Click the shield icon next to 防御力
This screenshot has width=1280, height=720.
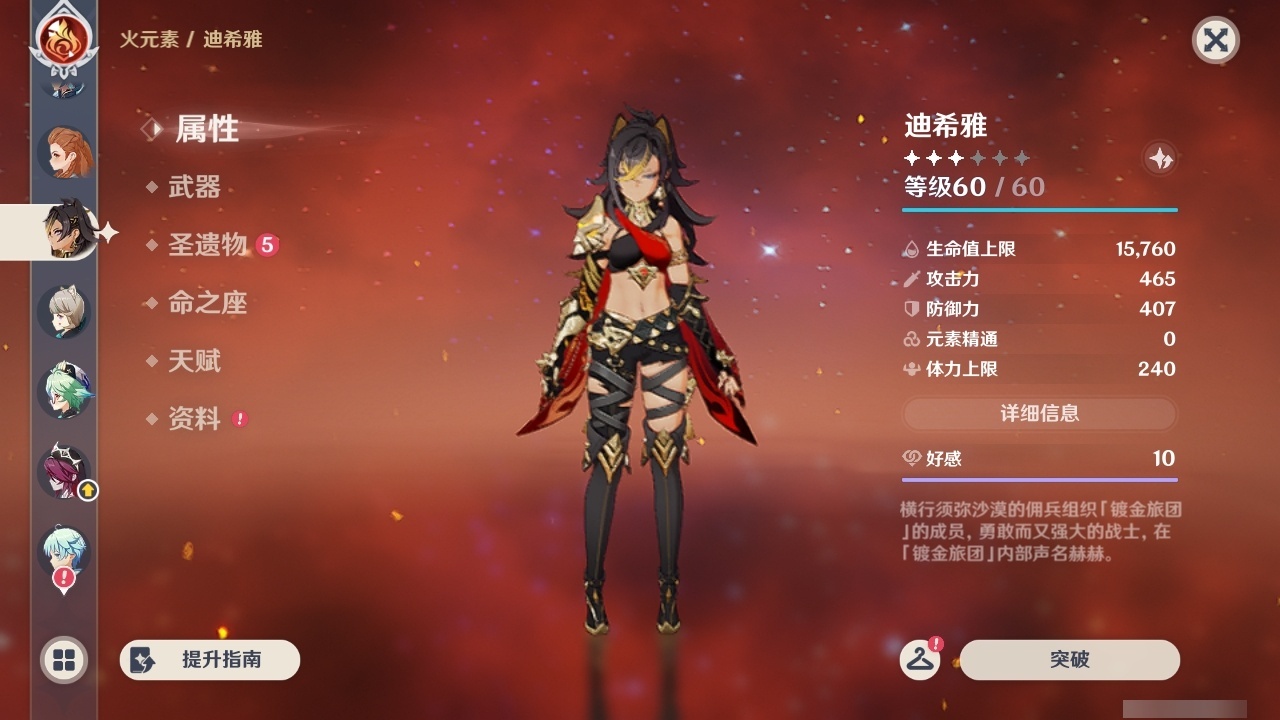912,309
